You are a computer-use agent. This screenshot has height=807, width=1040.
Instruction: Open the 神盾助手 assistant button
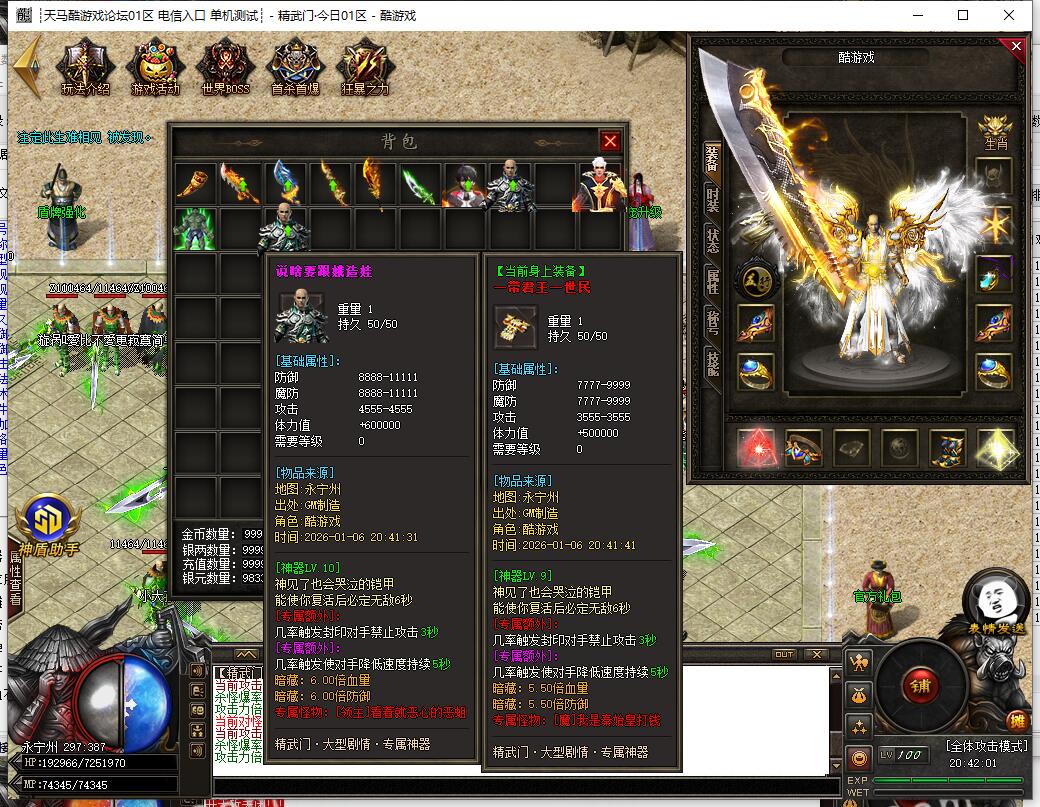46,522
